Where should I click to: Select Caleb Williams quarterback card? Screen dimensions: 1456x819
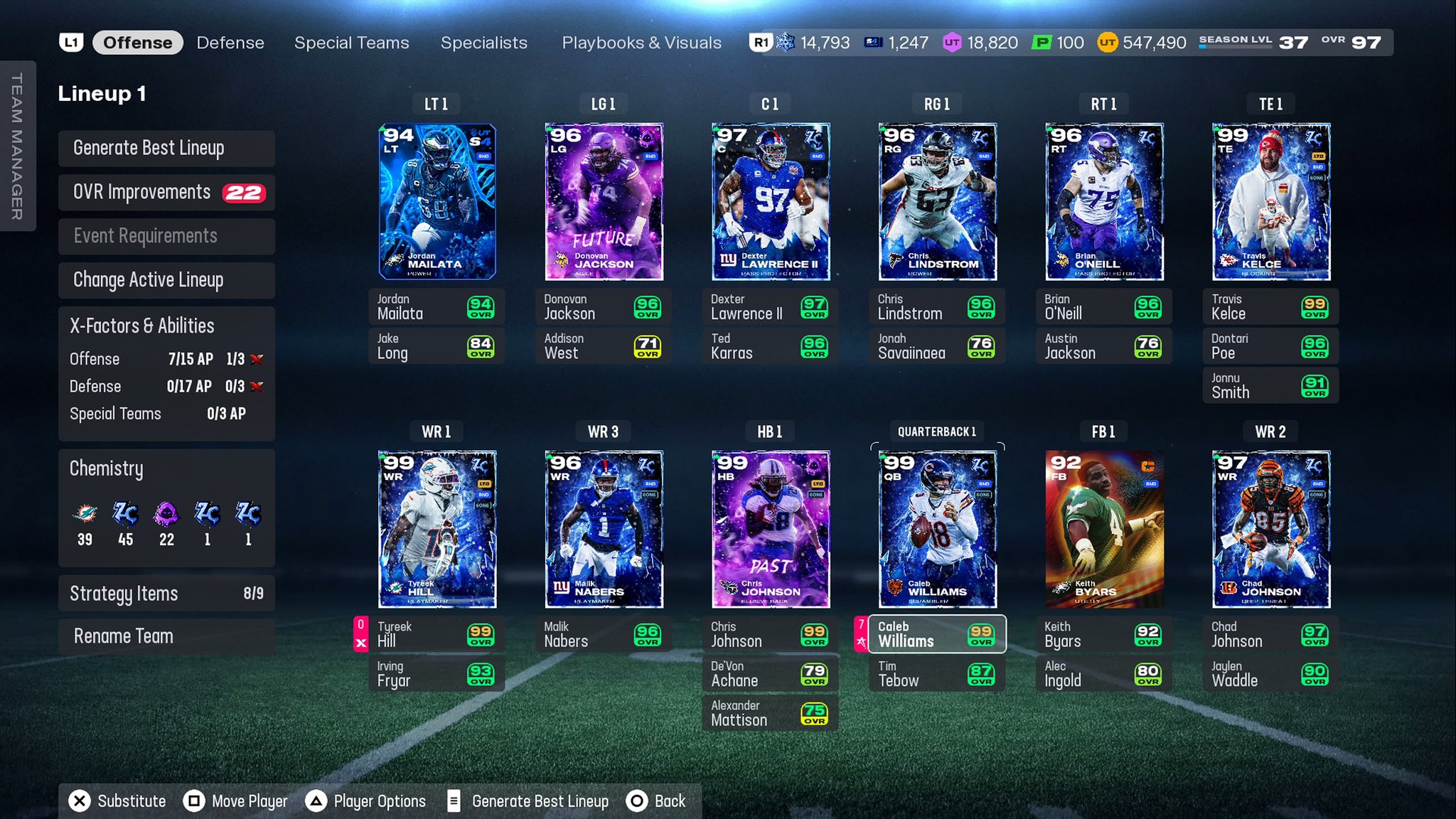pos(937,529)
